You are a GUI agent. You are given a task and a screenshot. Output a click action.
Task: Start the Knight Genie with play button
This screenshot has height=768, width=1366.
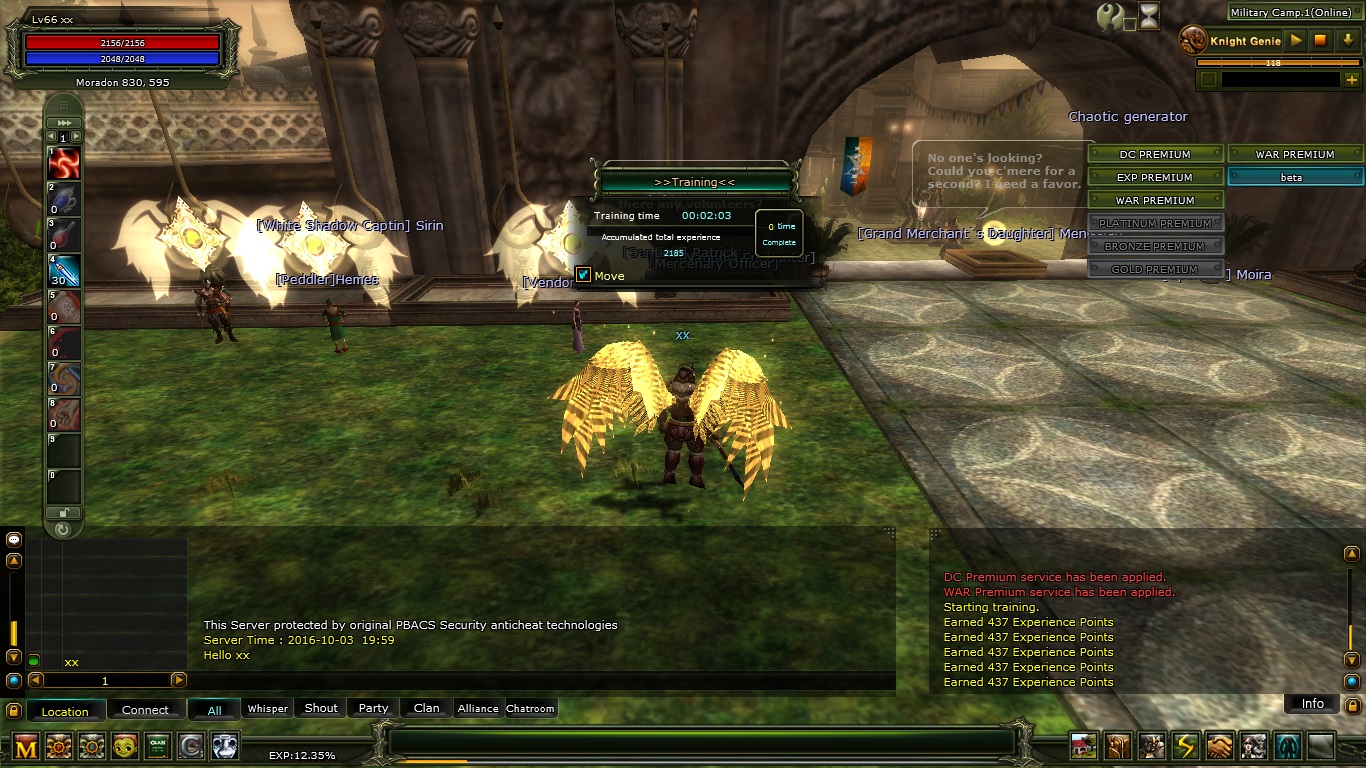click(1296, 41)
